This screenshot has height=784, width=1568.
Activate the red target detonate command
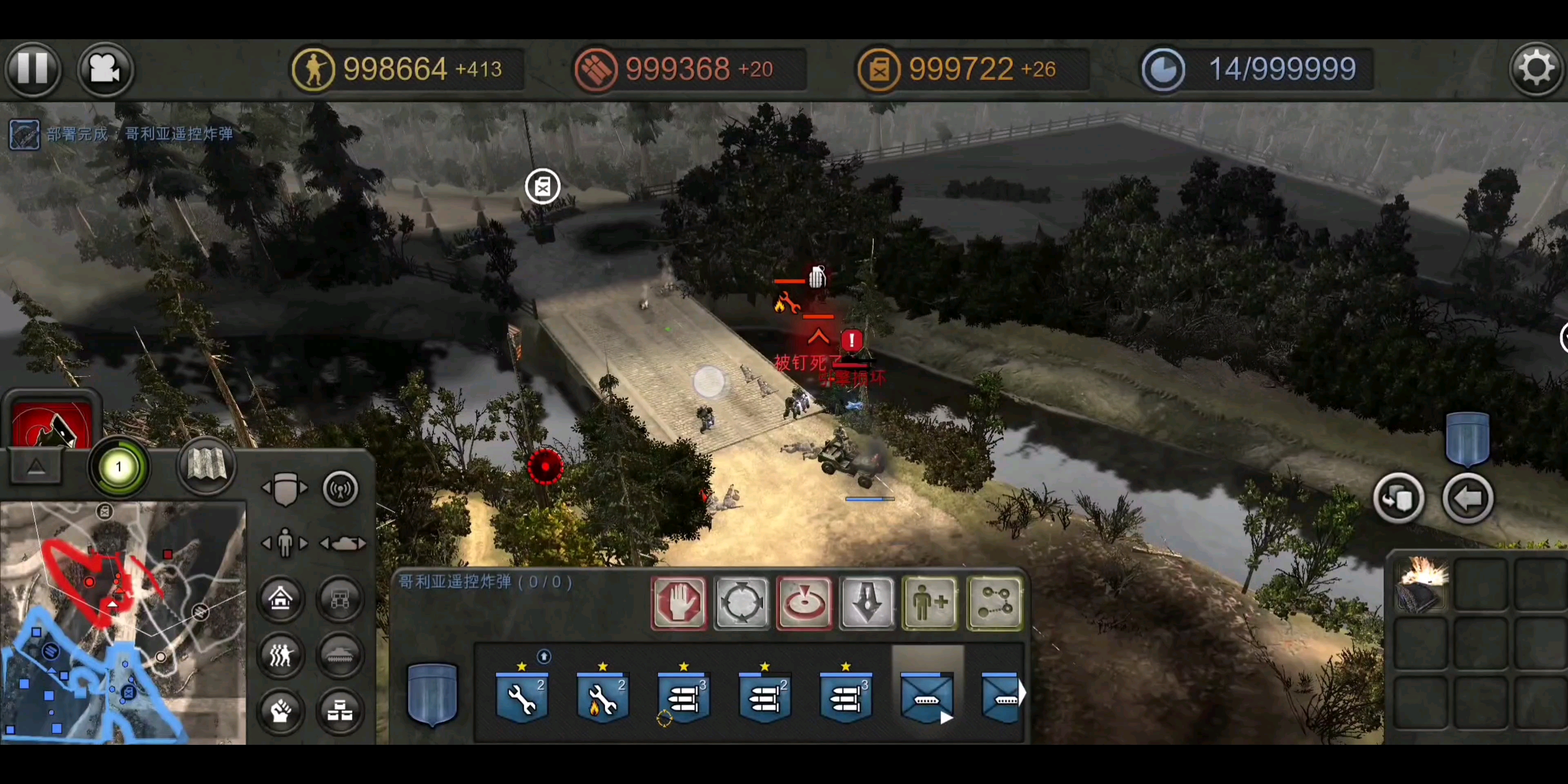[805, 603]
